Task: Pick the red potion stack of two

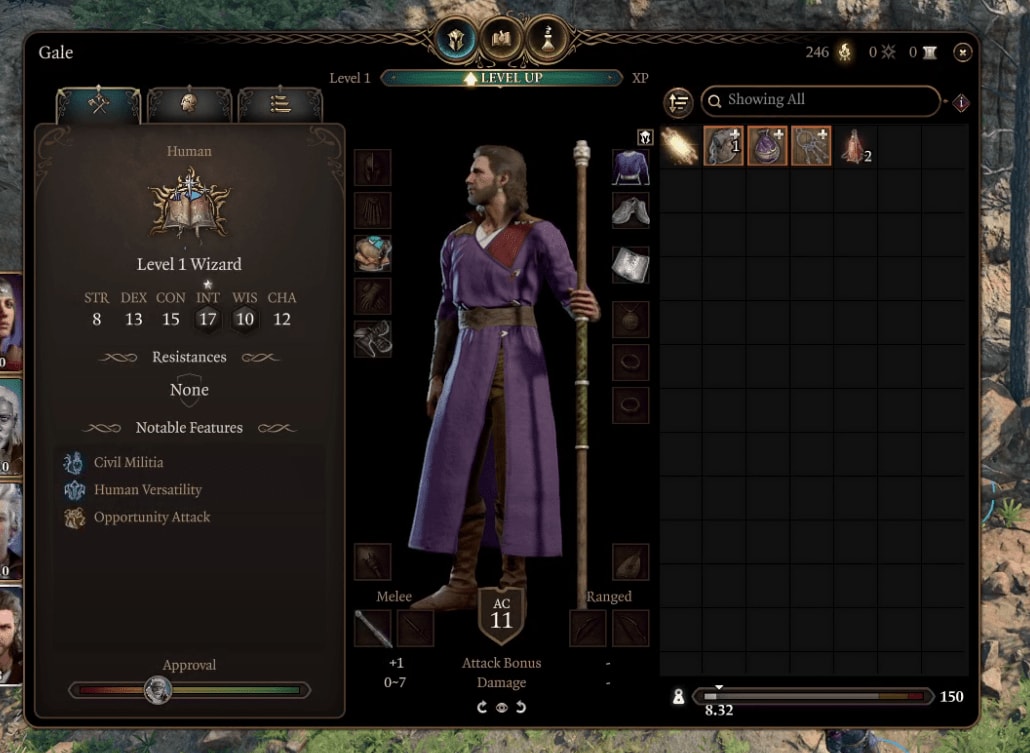Action: coord(855,146)
